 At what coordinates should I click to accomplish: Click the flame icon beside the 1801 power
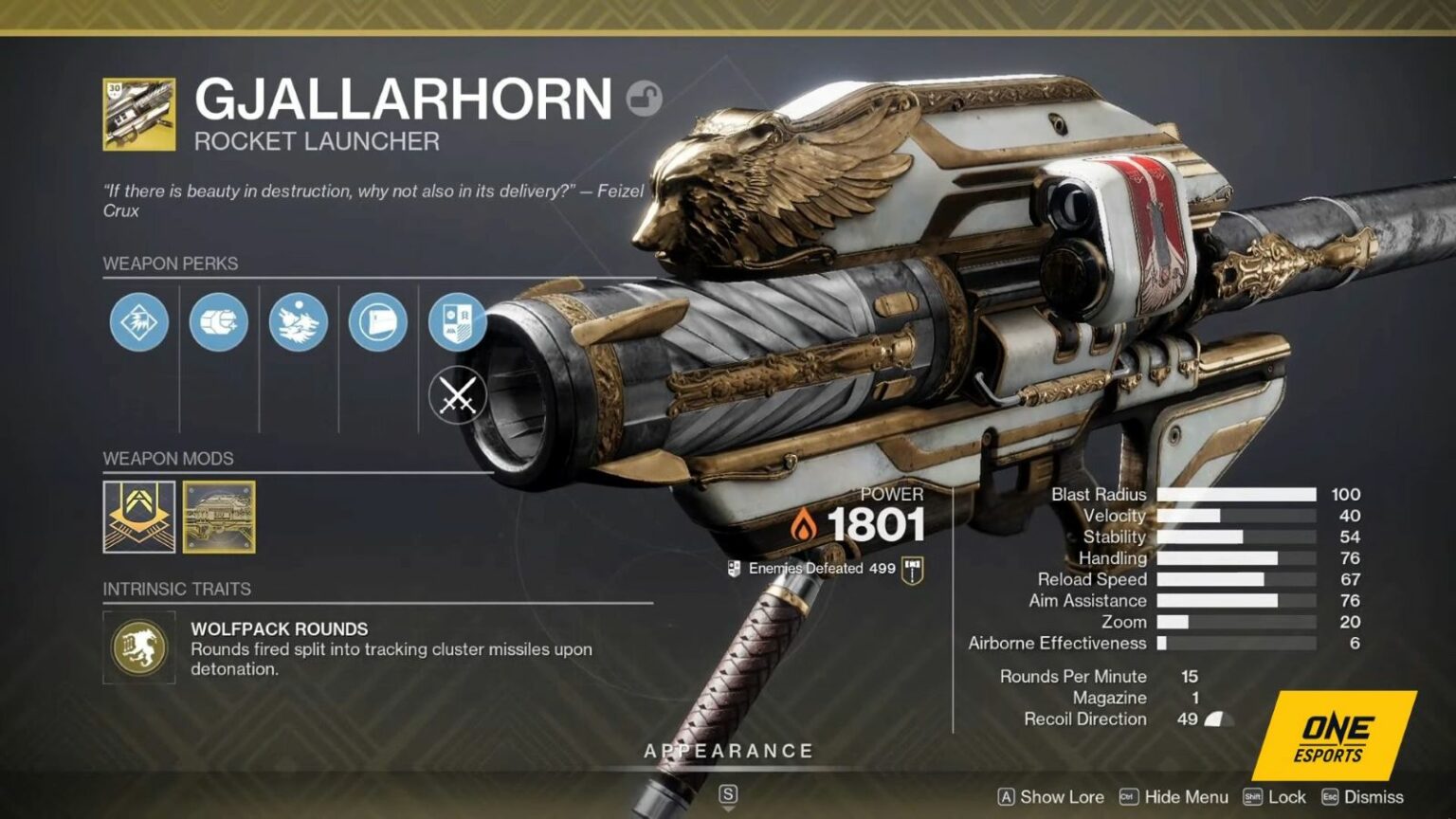803,524
